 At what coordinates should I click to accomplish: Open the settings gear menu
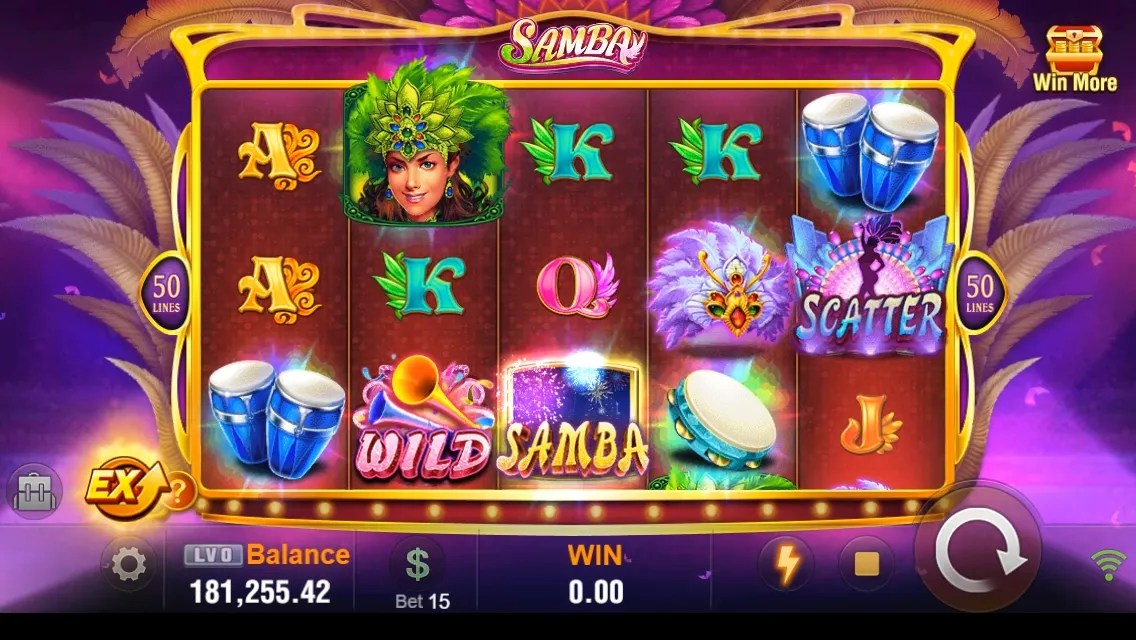(x=129, y=566)
